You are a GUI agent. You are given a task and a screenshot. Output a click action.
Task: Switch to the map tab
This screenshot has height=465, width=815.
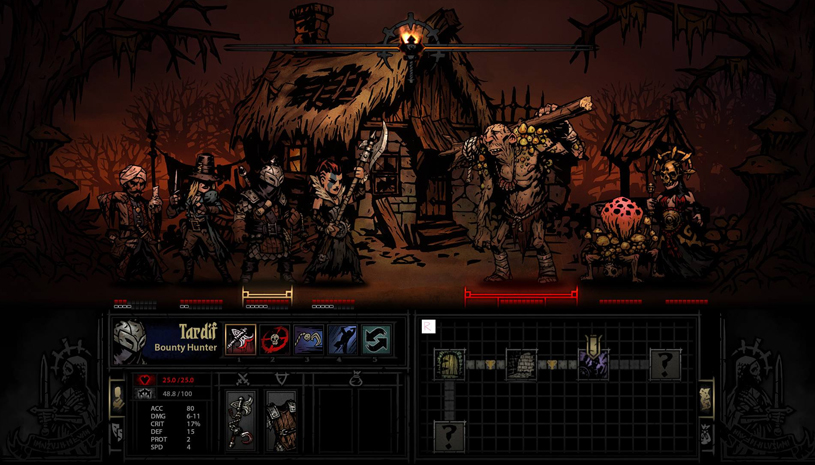click(705, 399)
